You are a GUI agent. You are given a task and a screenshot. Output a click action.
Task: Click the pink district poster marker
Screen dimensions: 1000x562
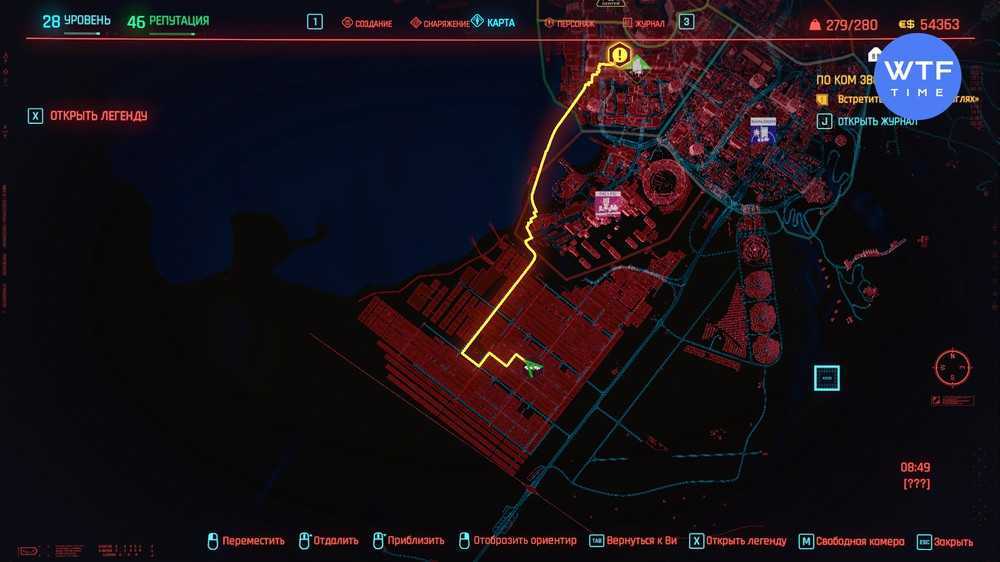click(607, 204)
